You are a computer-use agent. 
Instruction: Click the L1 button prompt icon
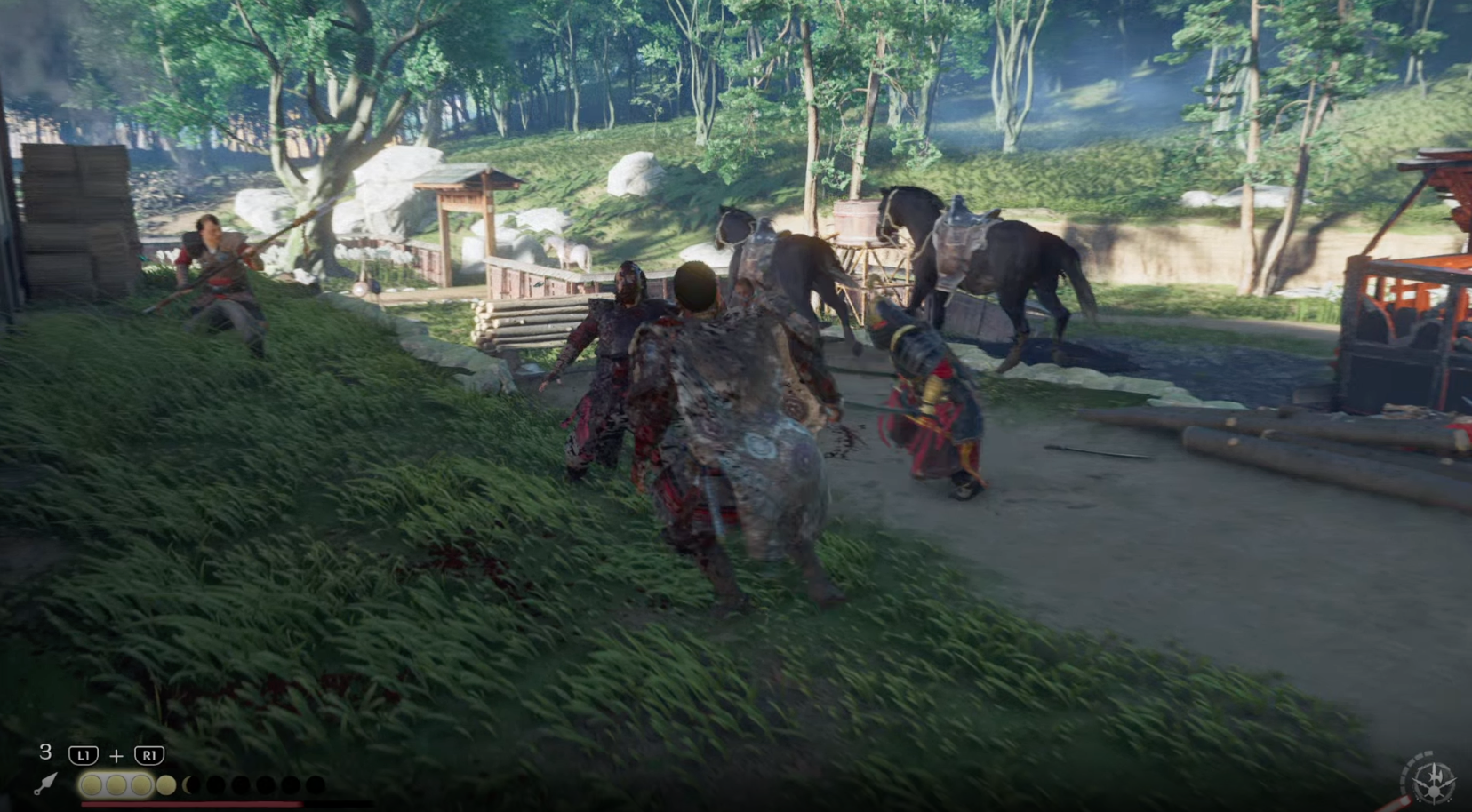tap(83, 754)
